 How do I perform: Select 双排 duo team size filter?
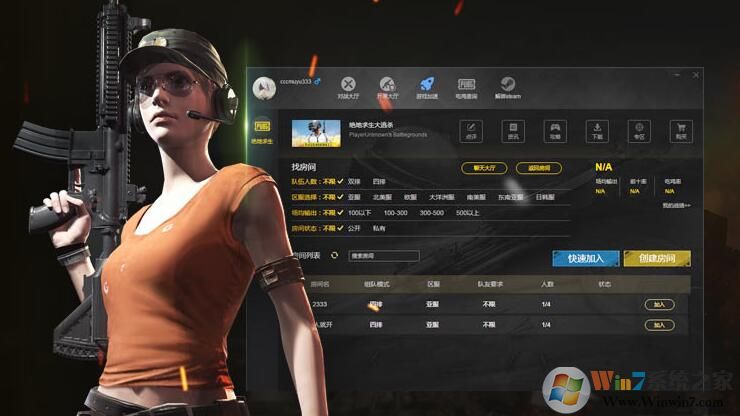click(x=354, y=182)
